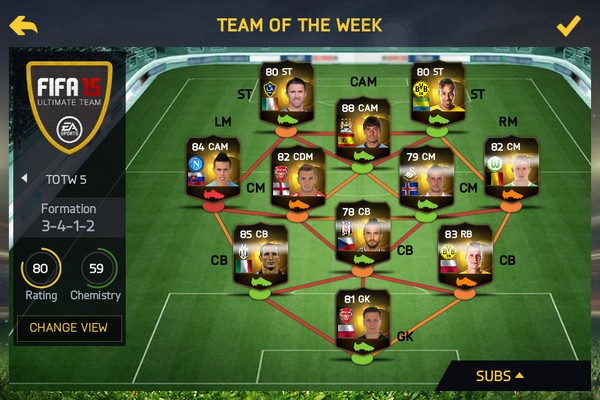Choose the 80 ST LA Galaxy card
Viewport: 600px width, 400px height.
(x=286, y=93)
